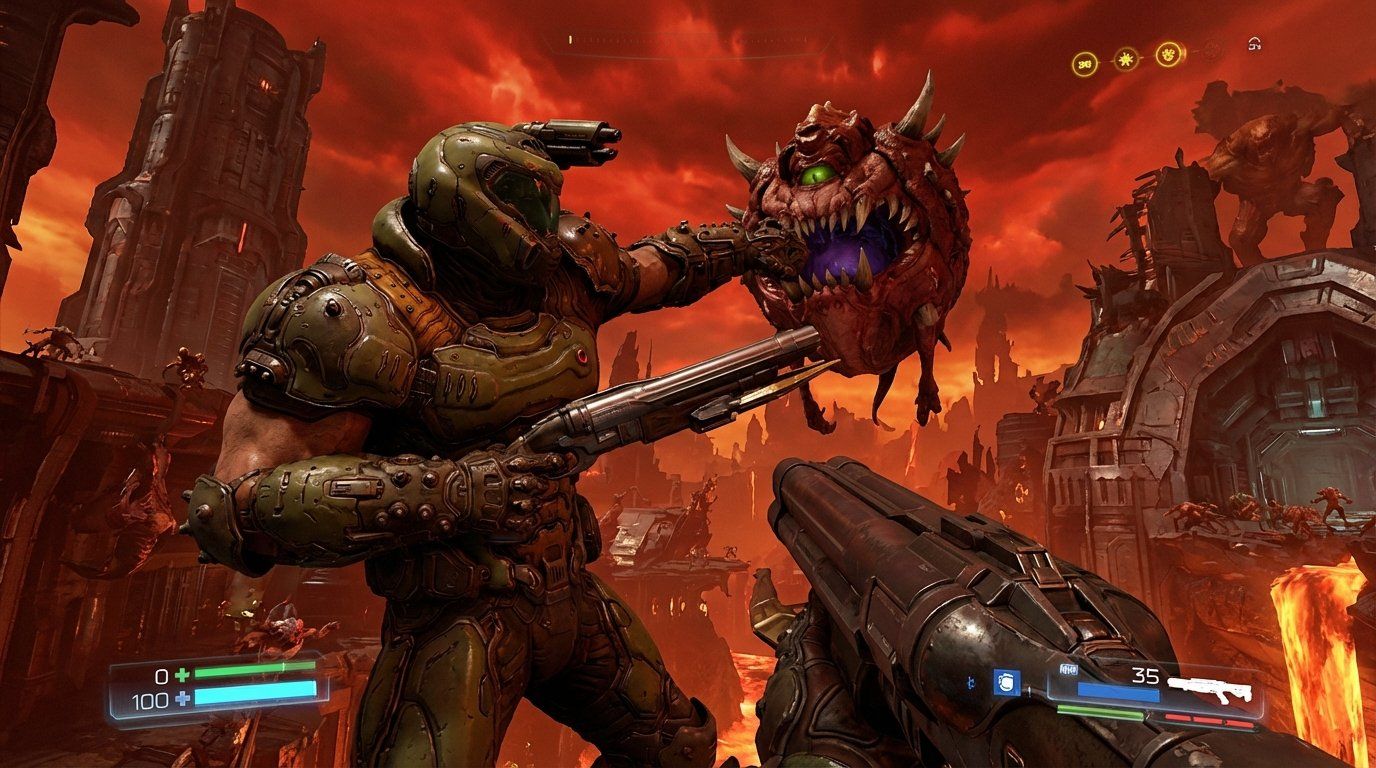Click the small tick marker on the compass bar
This screenshot has height=768, width=1376.
click(x=570, y=42)
